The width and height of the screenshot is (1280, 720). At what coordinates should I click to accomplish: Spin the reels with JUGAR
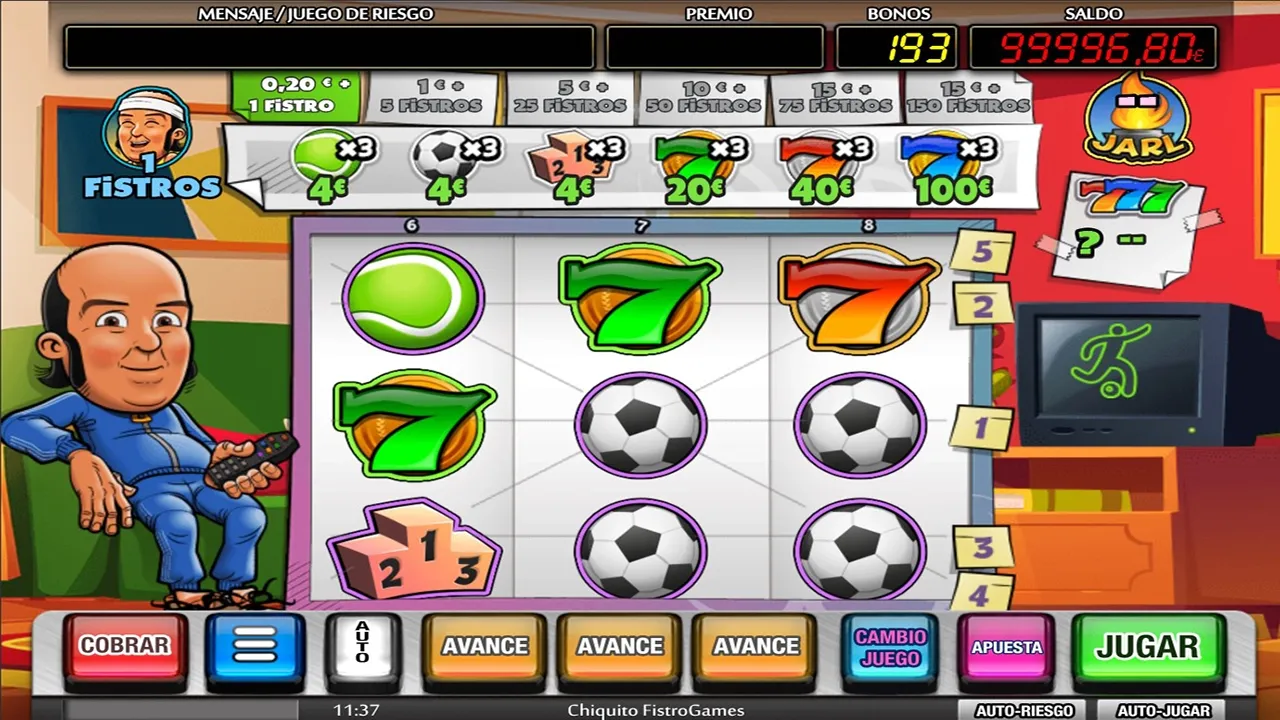point(1147,646)
